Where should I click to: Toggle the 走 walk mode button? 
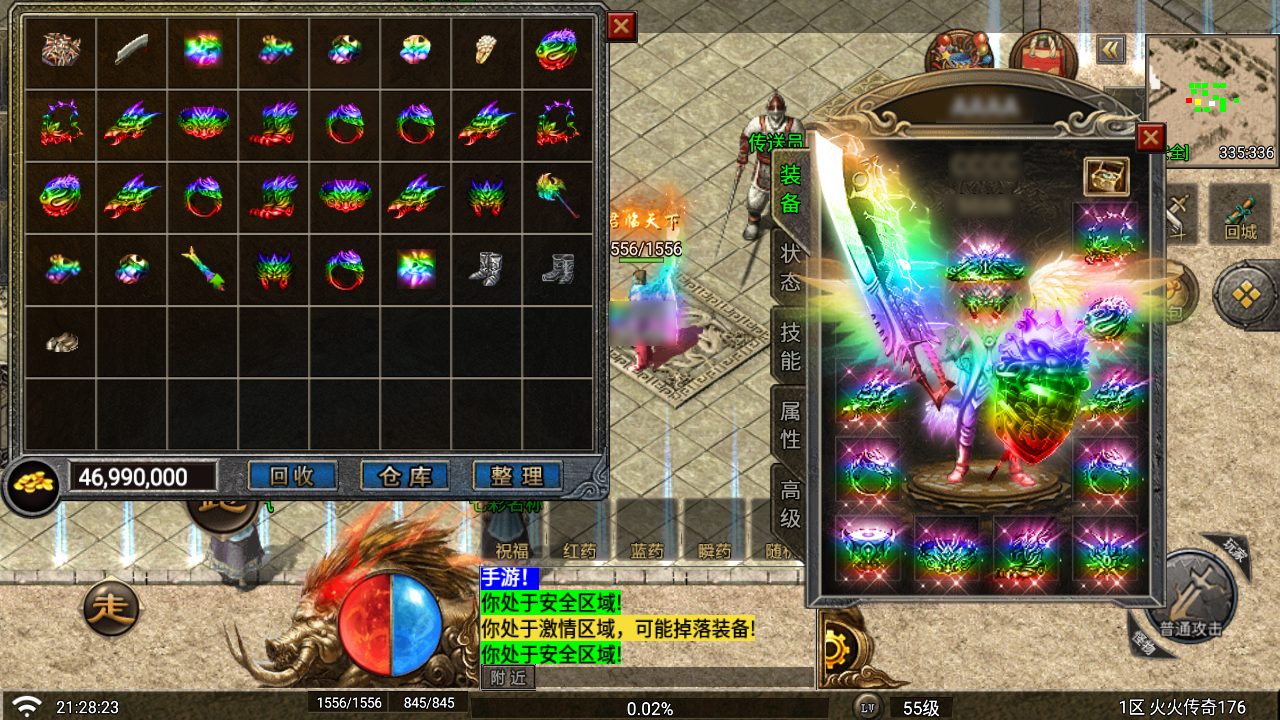coord(111,607)
